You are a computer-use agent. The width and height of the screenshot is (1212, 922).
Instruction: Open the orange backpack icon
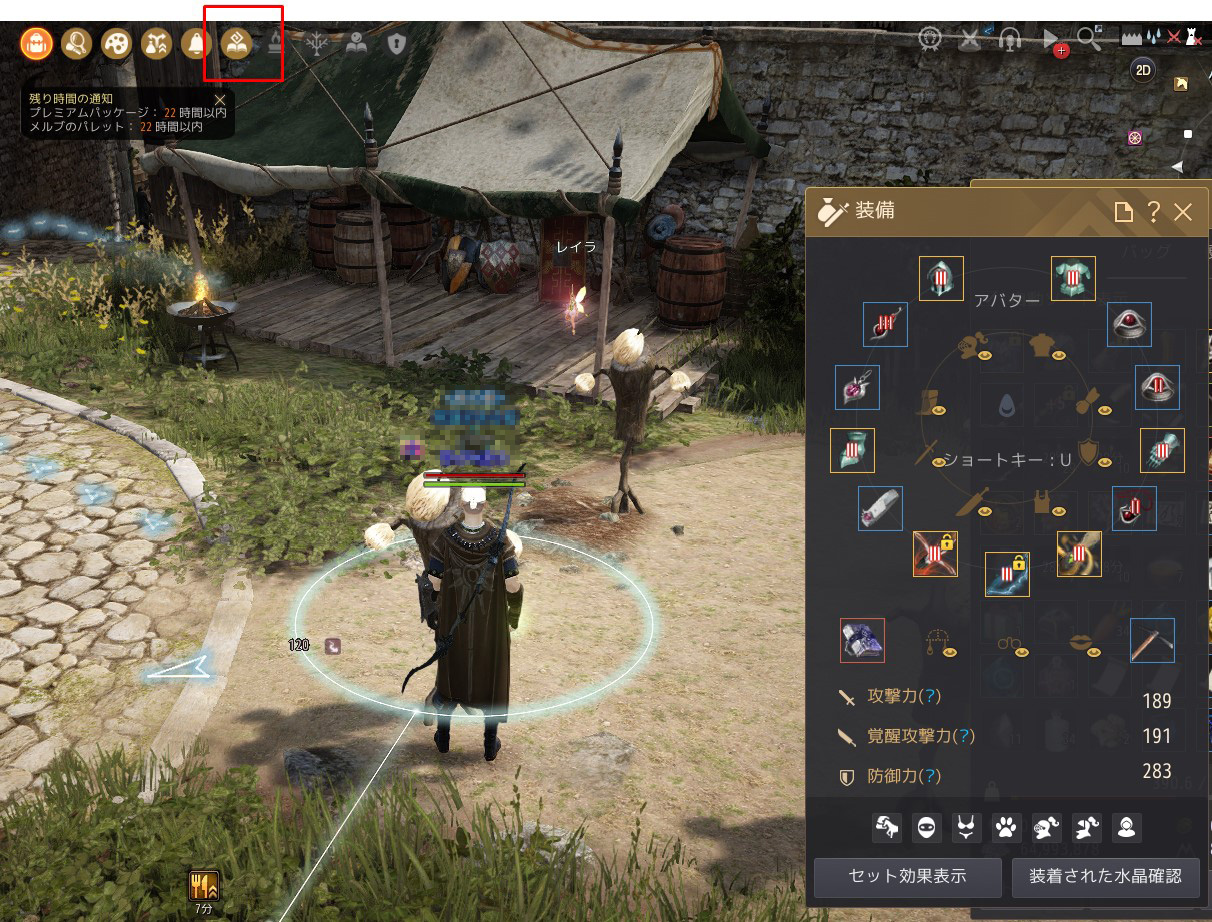point(36,43)
